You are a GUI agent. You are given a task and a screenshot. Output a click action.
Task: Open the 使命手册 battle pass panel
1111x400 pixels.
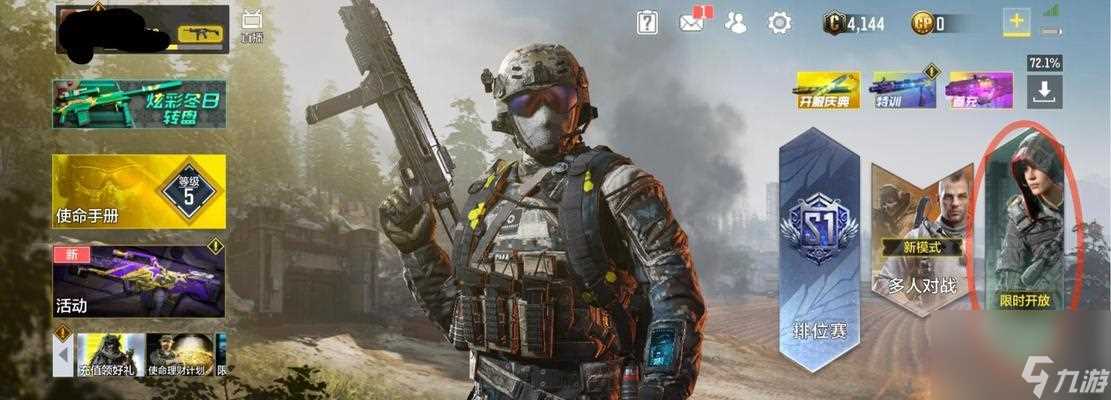point(140,191)
